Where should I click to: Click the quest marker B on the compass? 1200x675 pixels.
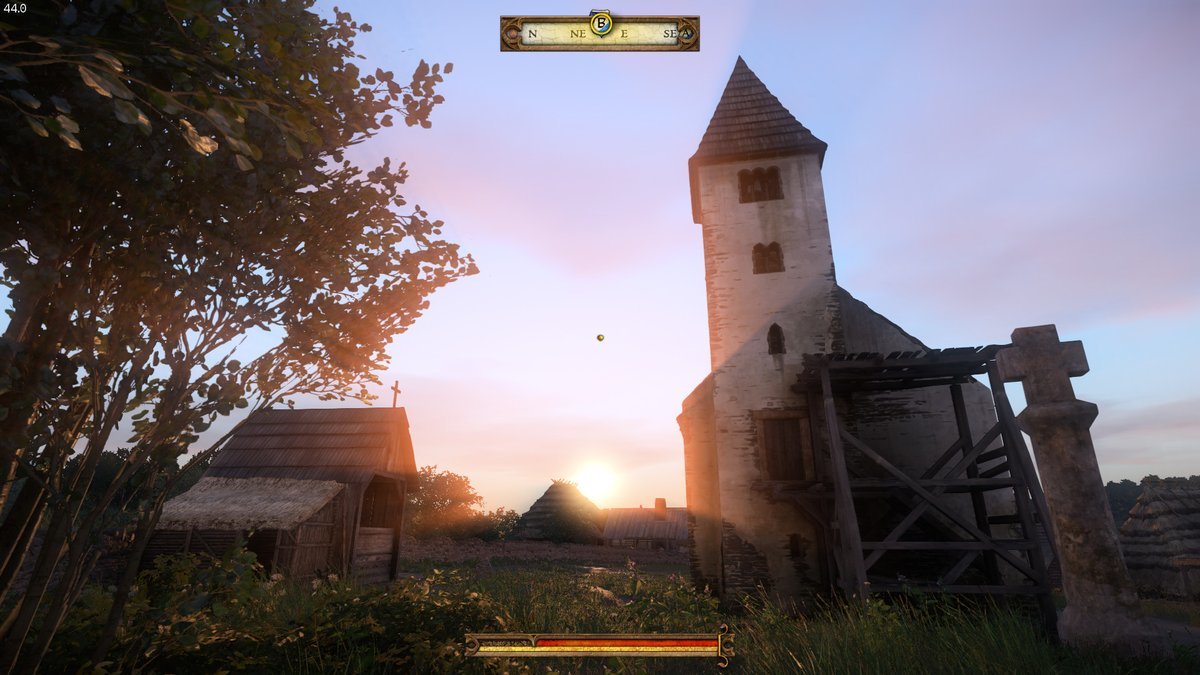pos(601,23)
